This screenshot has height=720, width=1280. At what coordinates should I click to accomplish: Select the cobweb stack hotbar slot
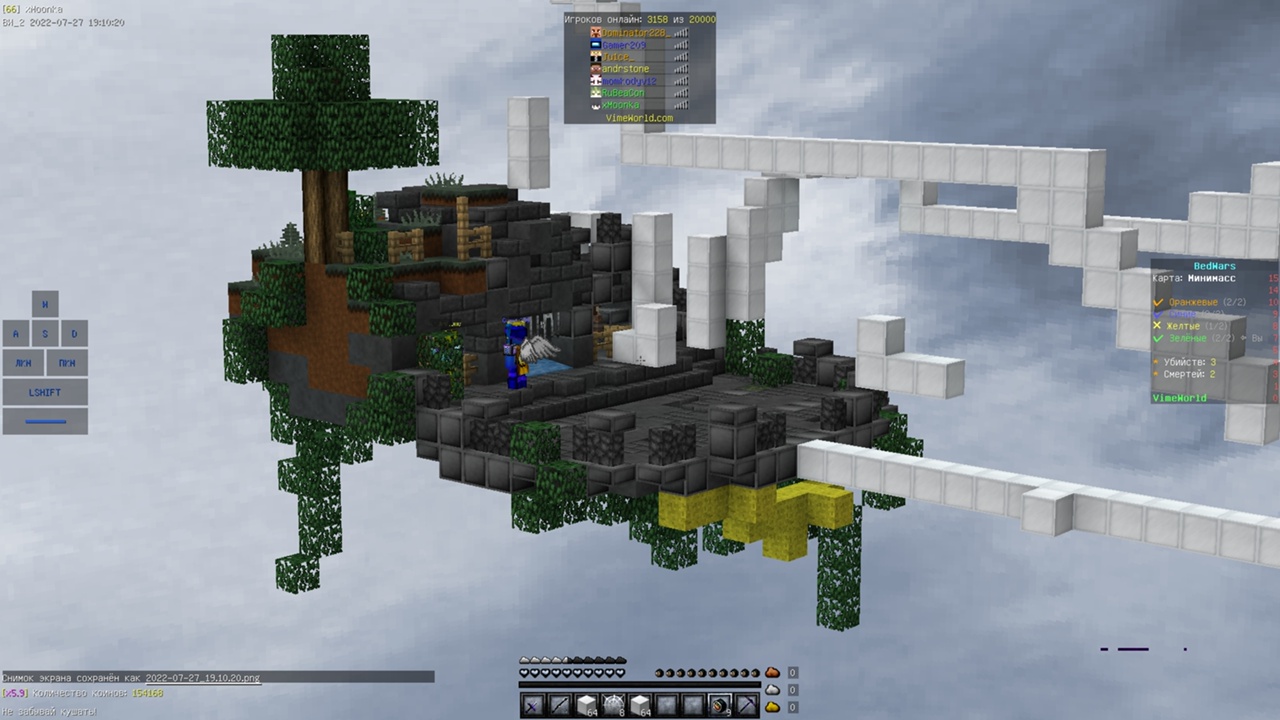click(613, 706)
